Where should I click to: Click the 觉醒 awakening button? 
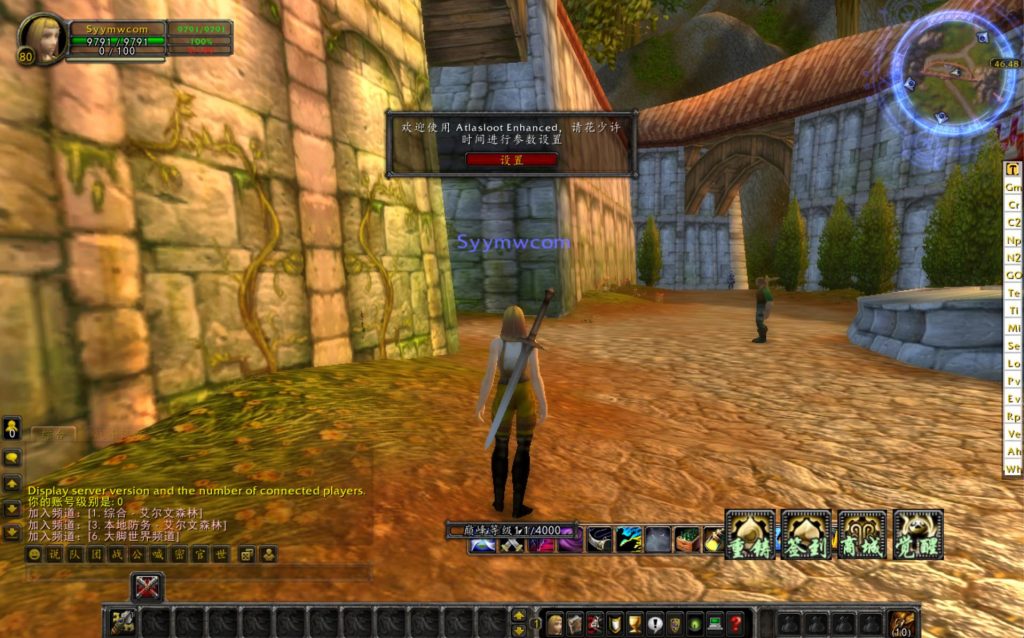point(918,535)
